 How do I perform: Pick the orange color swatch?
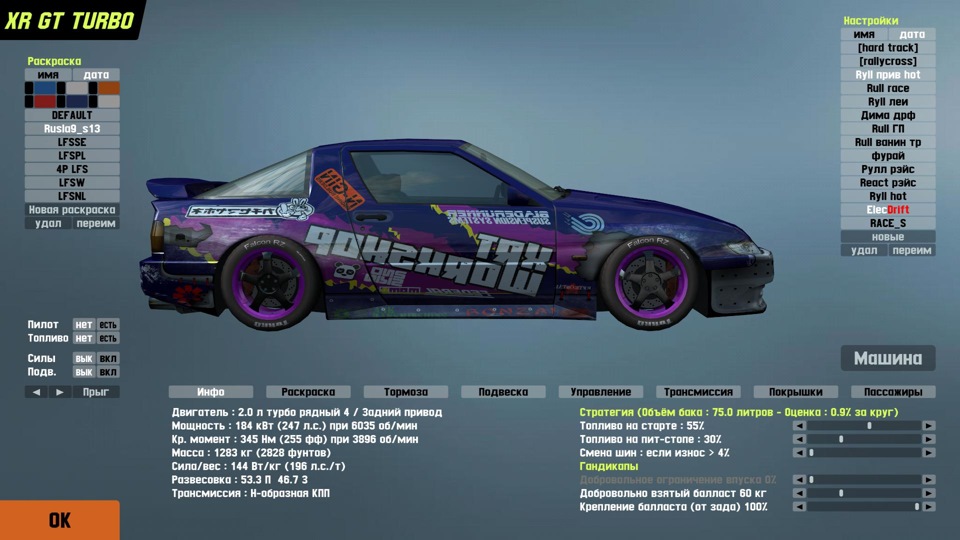coord(109,88)
